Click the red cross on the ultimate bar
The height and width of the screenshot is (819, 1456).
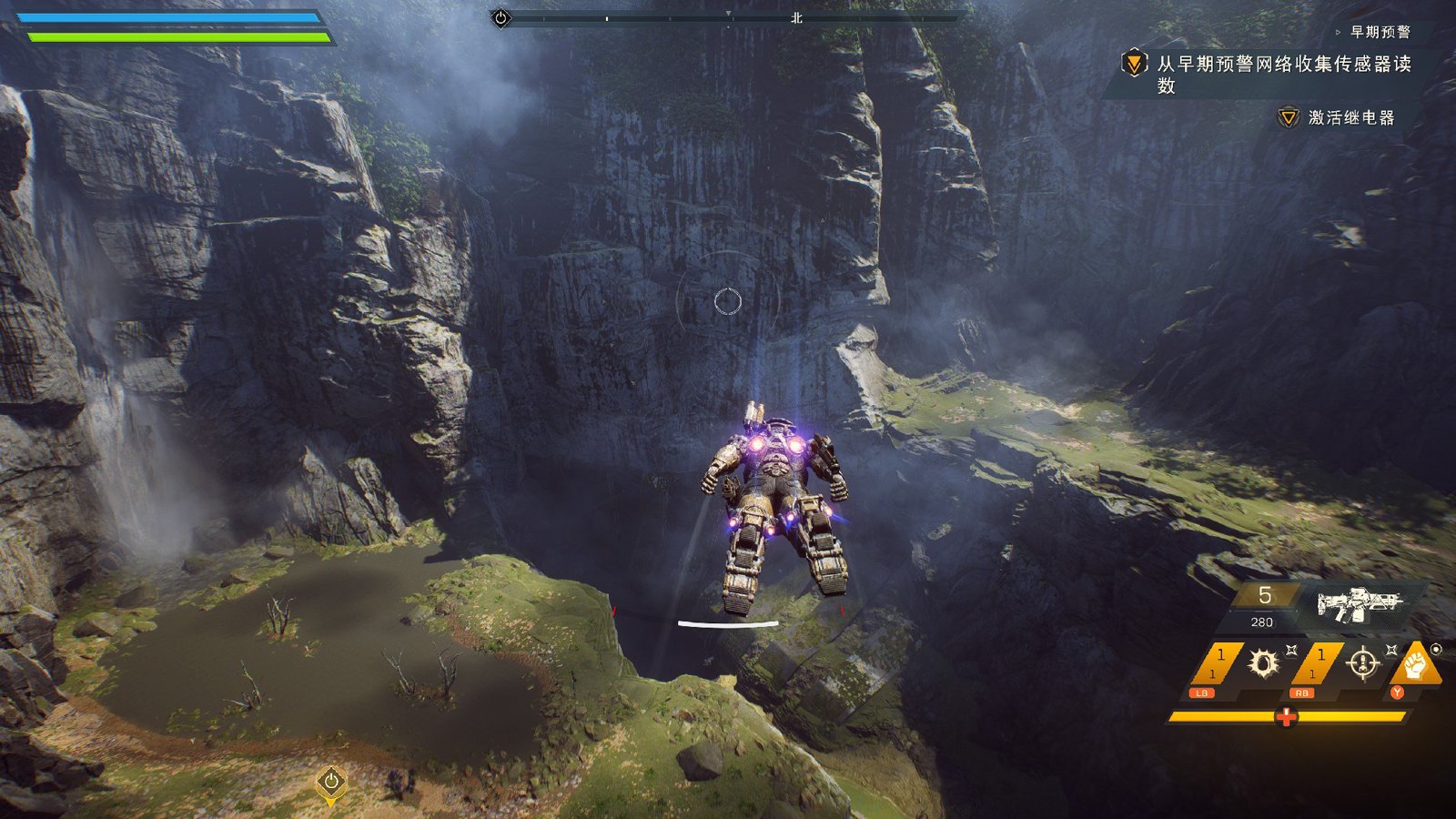[x=1286, y=717]
